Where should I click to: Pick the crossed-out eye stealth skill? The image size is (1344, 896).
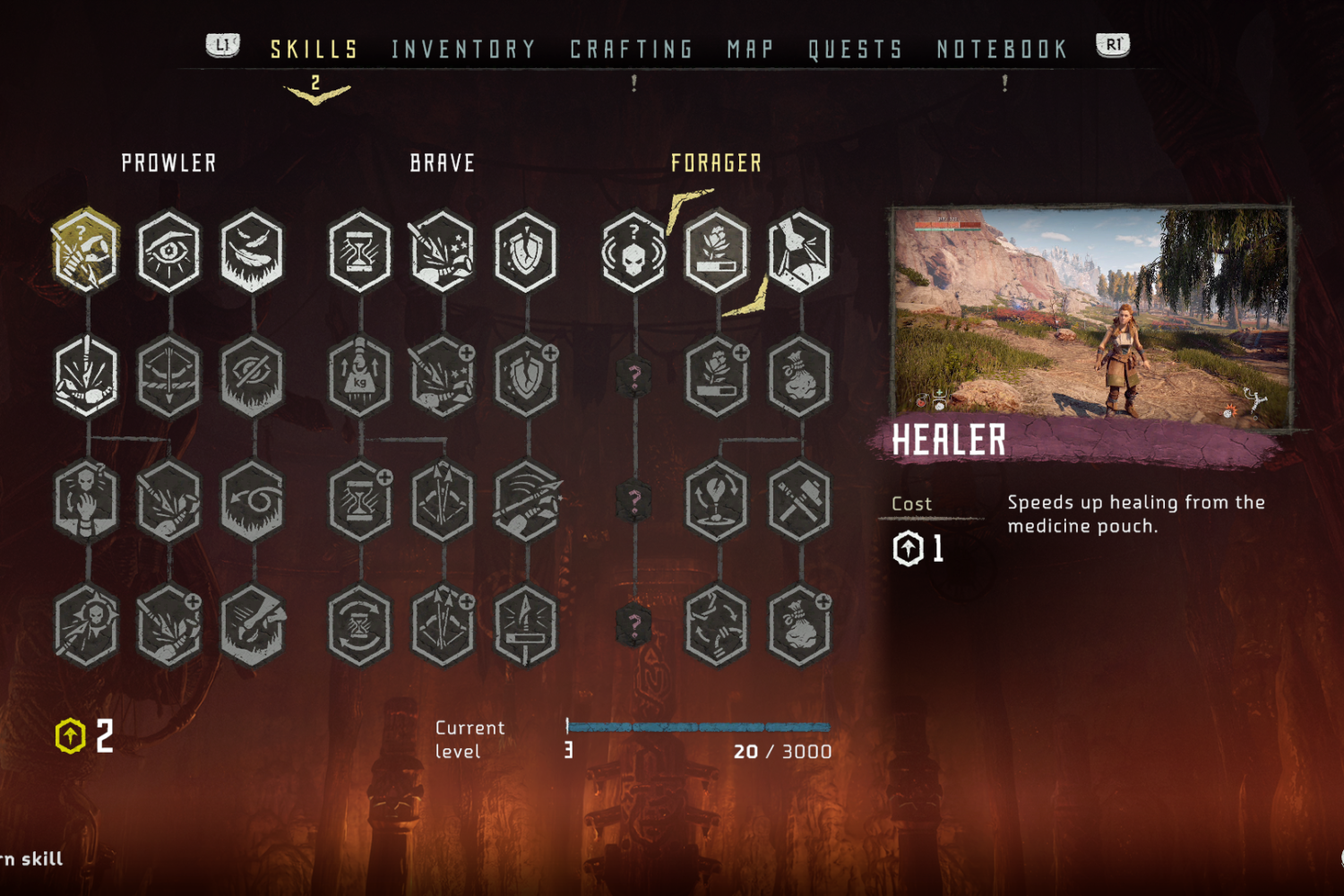(x=252, y=376)
